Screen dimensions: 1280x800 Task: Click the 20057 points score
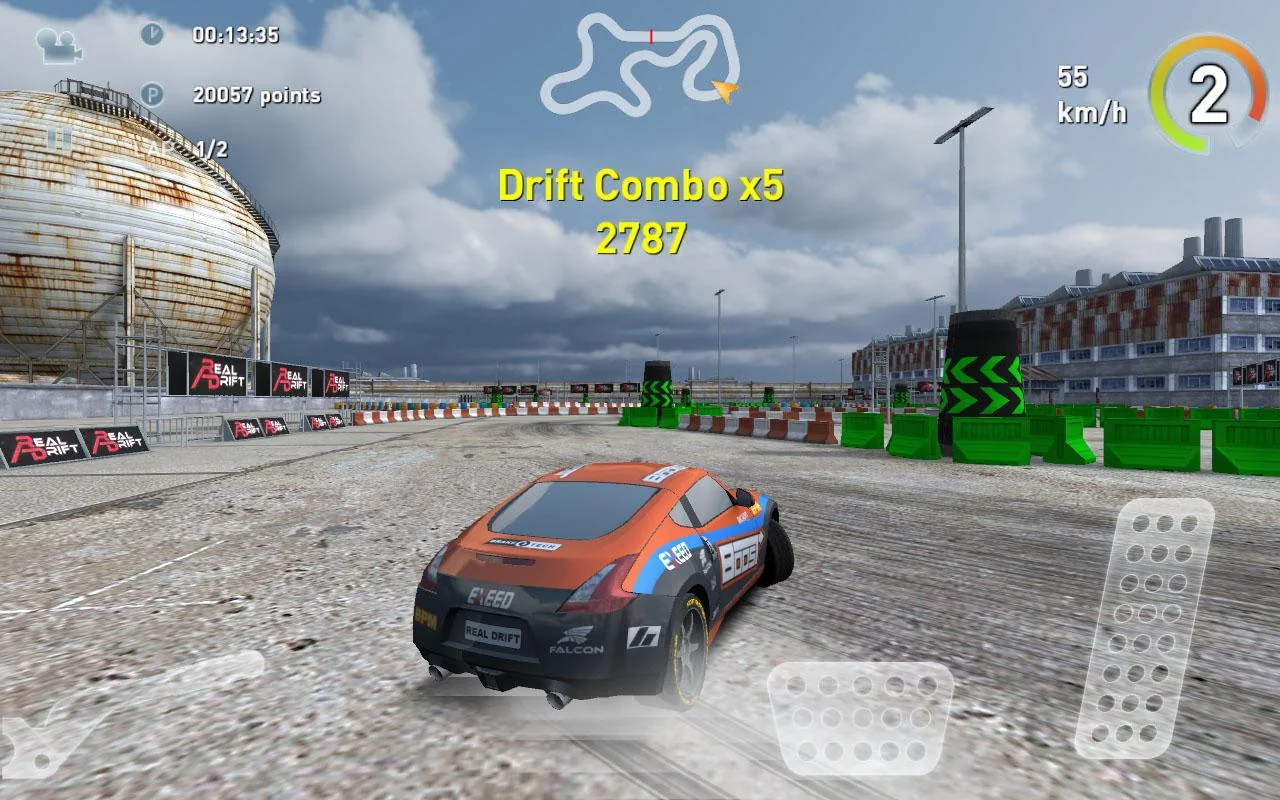click(255, 95)
